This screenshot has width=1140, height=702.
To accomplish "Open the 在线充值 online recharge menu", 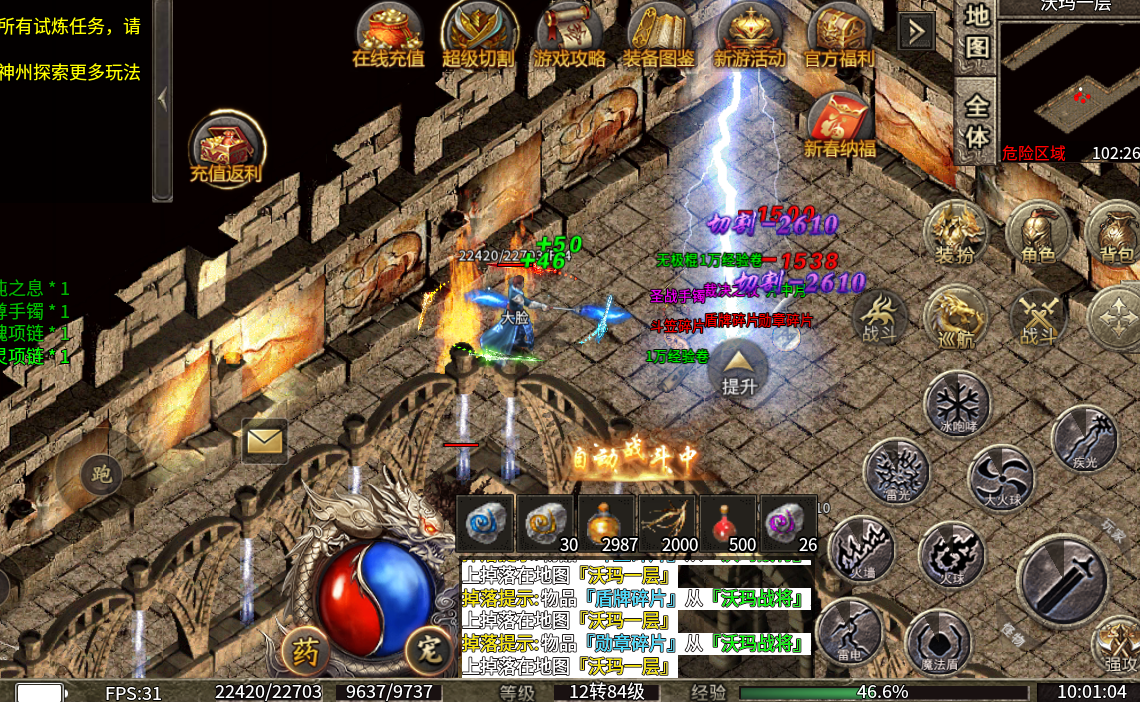I will 388,35.
